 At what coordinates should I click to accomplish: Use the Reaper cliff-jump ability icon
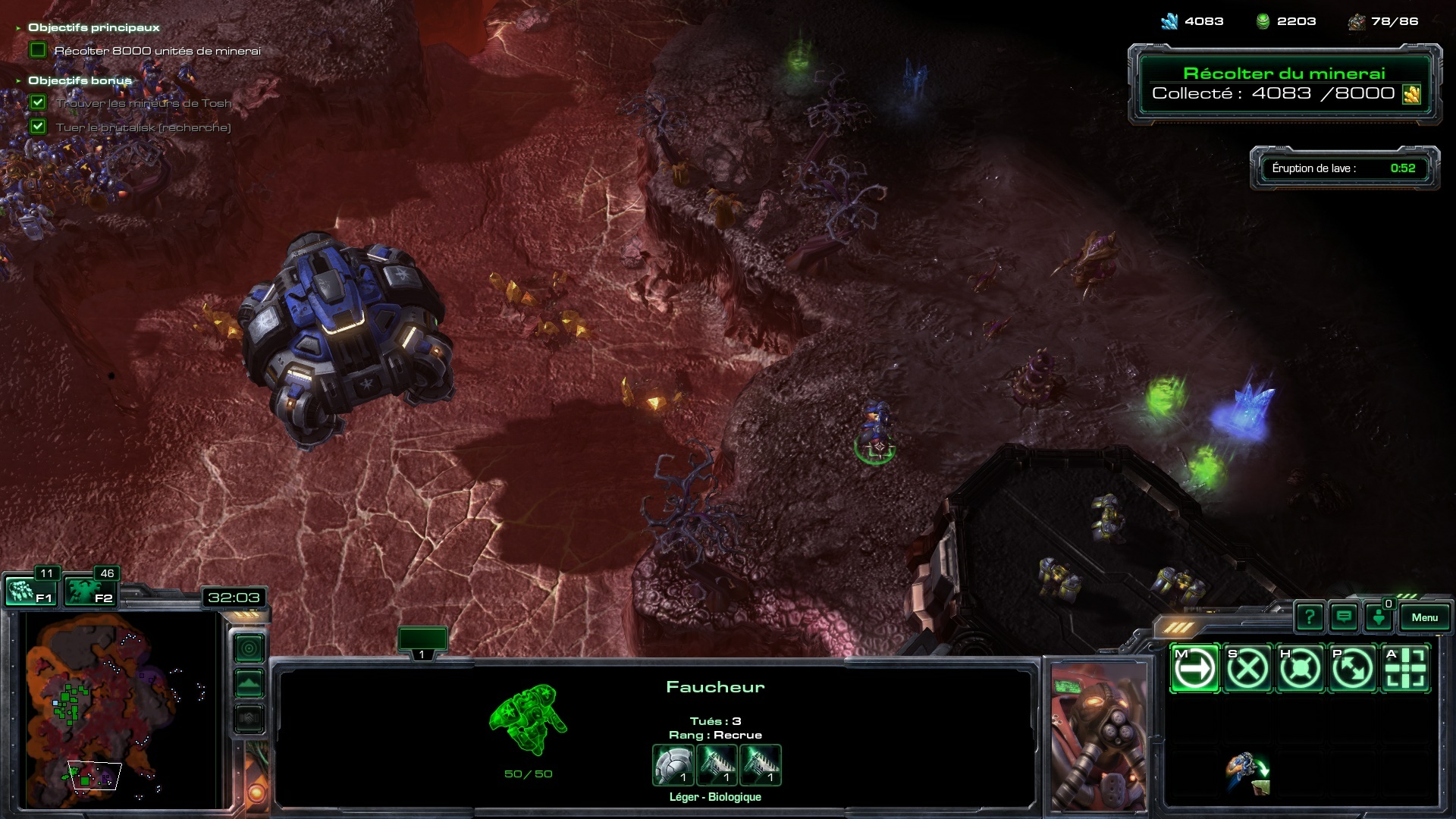1247,773
